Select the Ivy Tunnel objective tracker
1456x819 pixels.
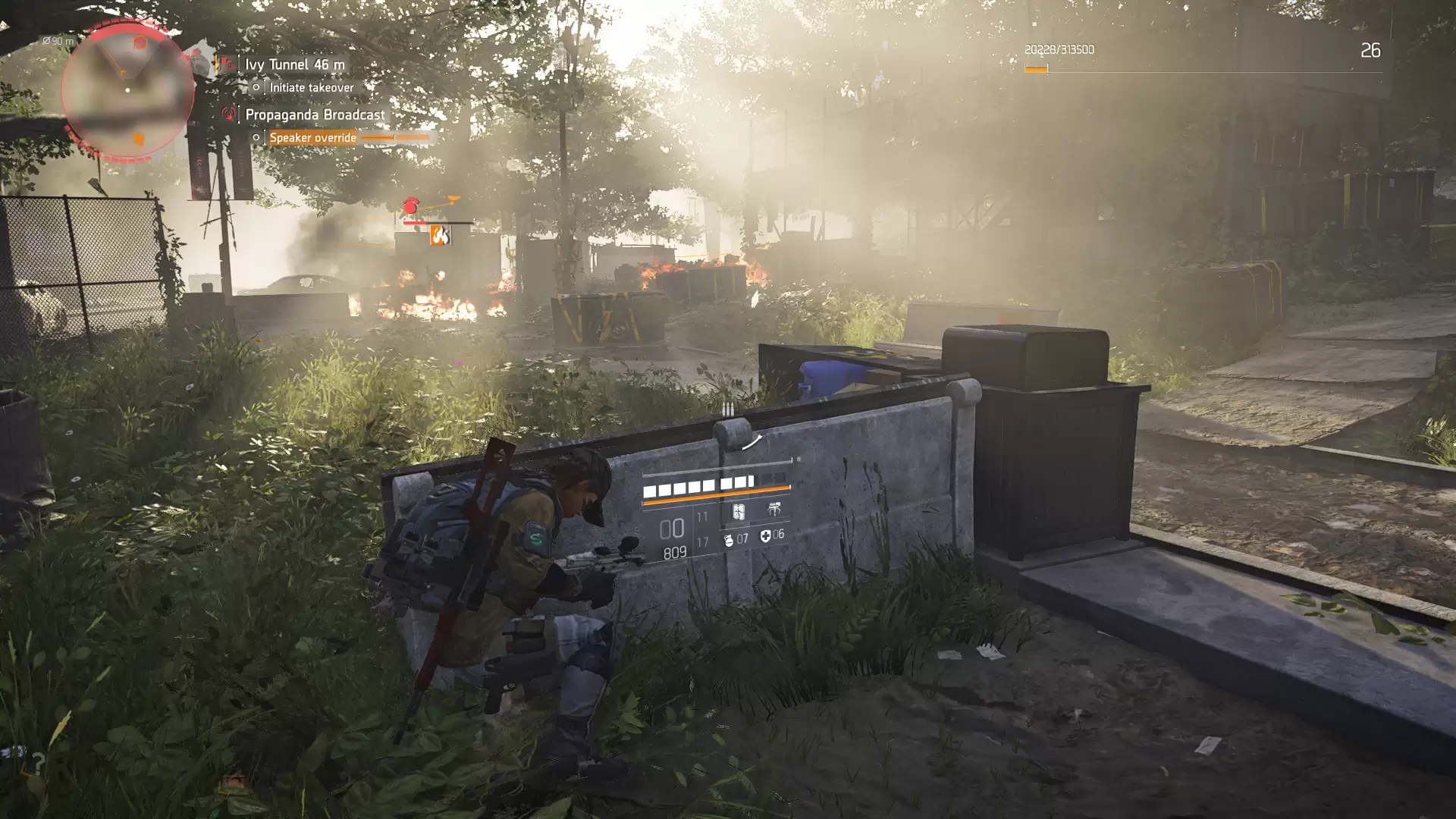294,64
